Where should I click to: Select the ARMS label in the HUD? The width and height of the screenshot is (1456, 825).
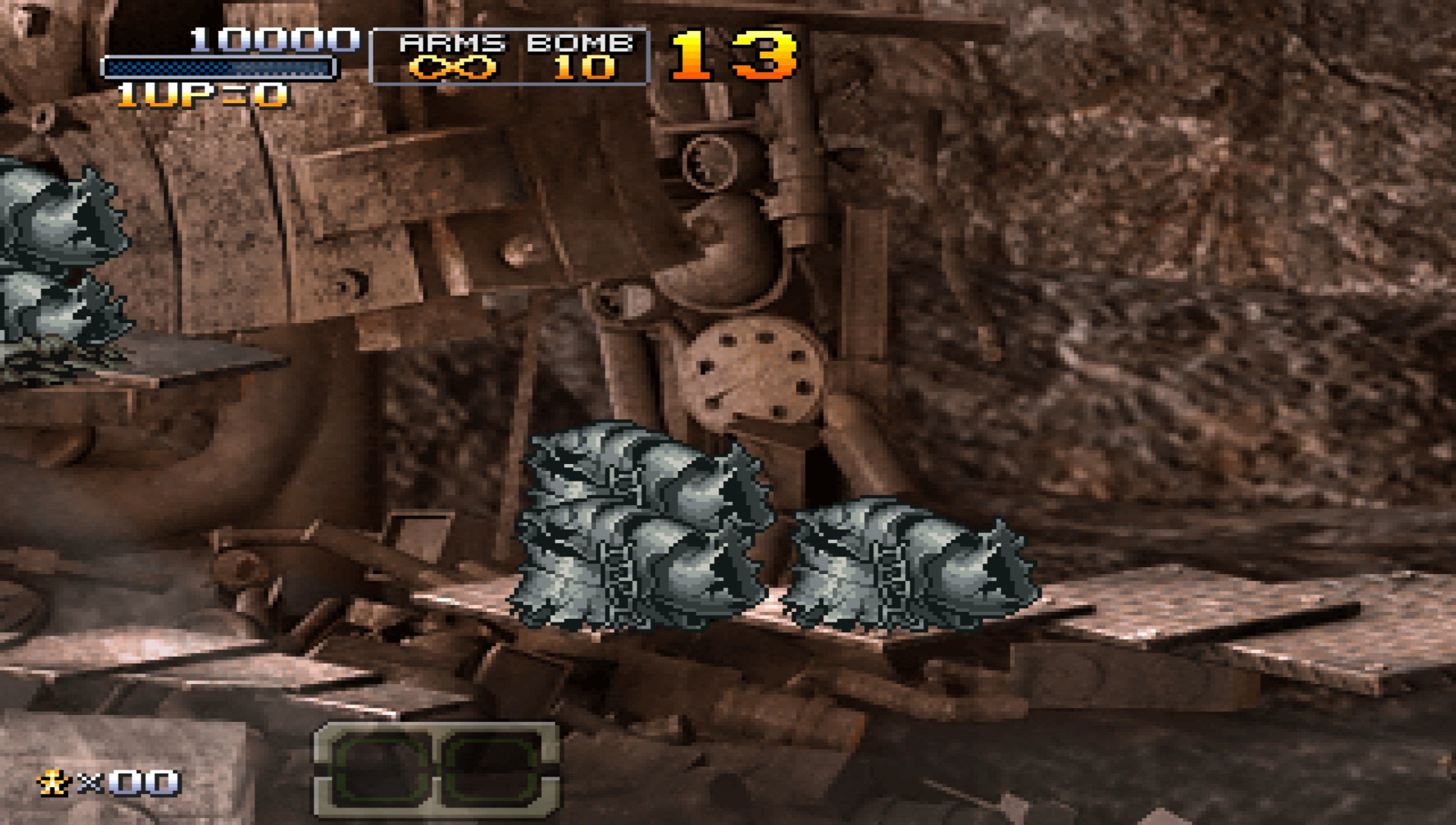tap(453, 44)
